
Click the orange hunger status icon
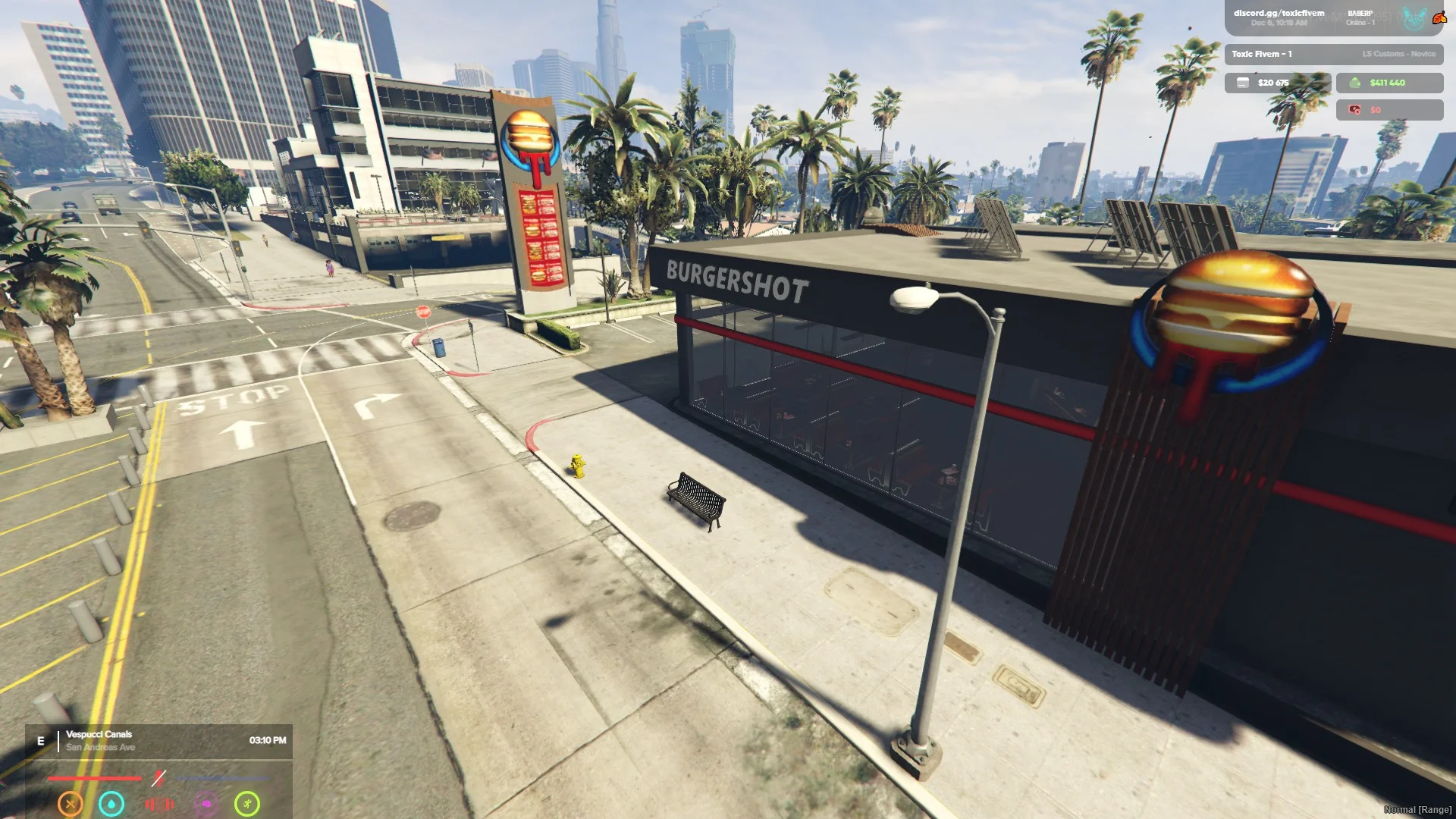coord(71,803)
